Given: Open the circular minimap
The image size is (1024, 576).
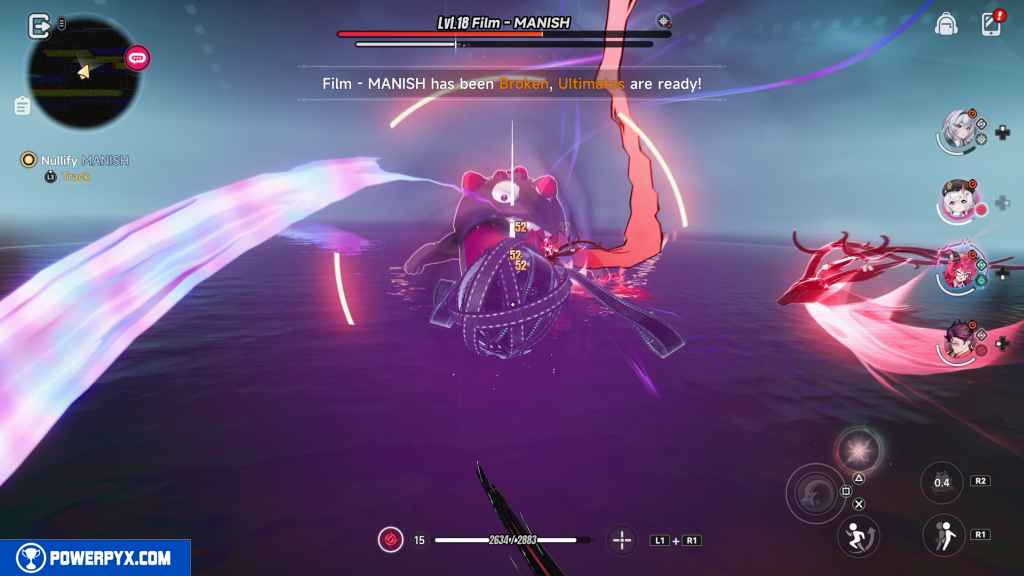Looking at the screenshot, I should (x=83, y=72).
